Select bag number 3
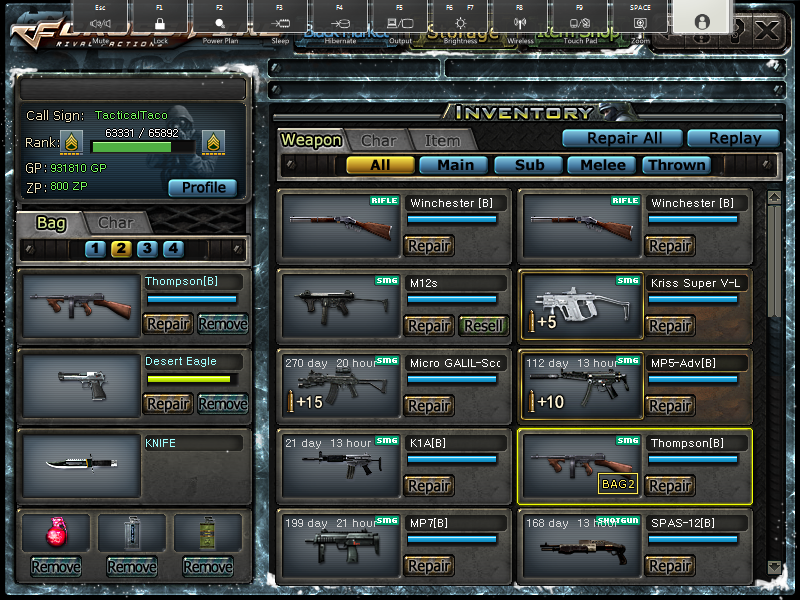The width and height of the screenshot is (800, 600). (x=147, y=249)
